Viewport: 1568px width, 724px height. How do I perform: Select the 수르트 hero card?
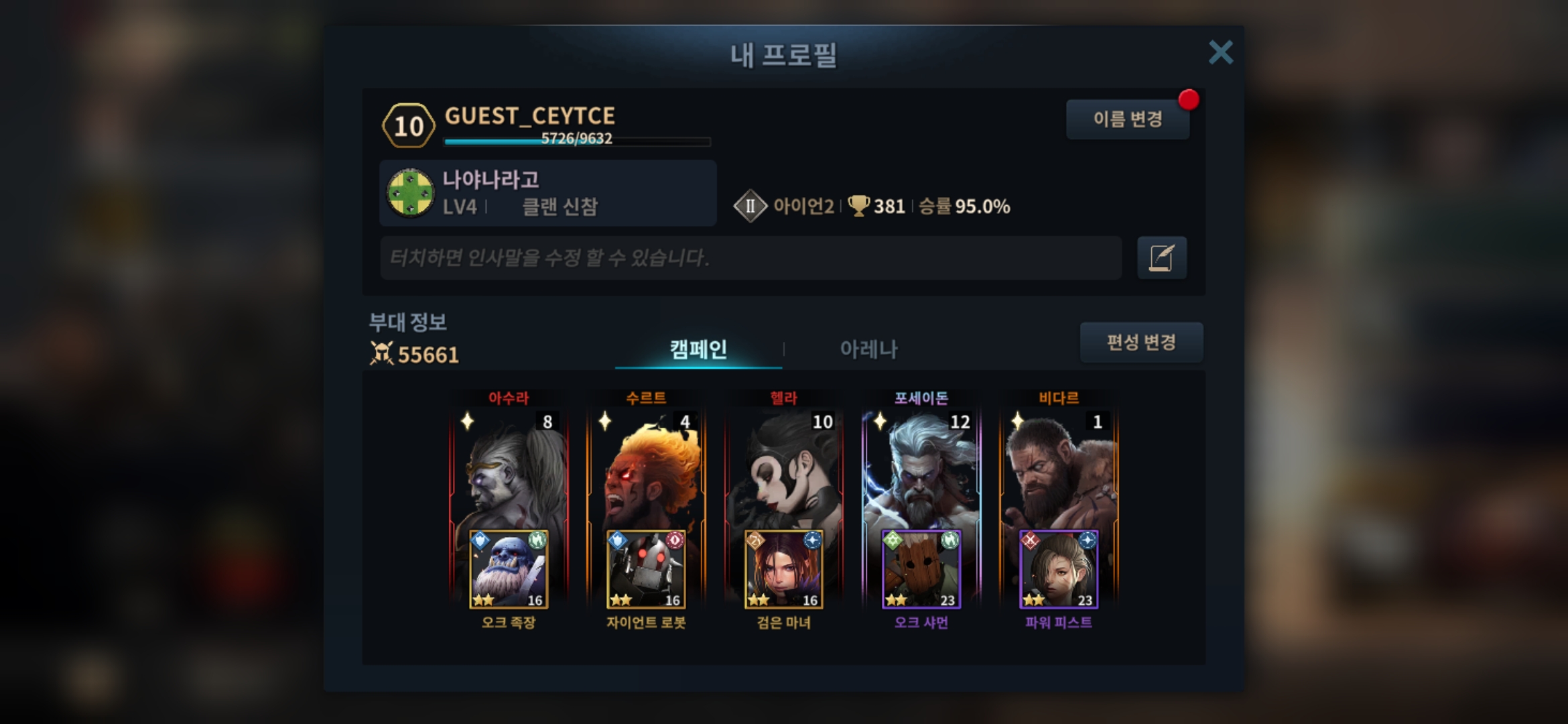point(646,469)
